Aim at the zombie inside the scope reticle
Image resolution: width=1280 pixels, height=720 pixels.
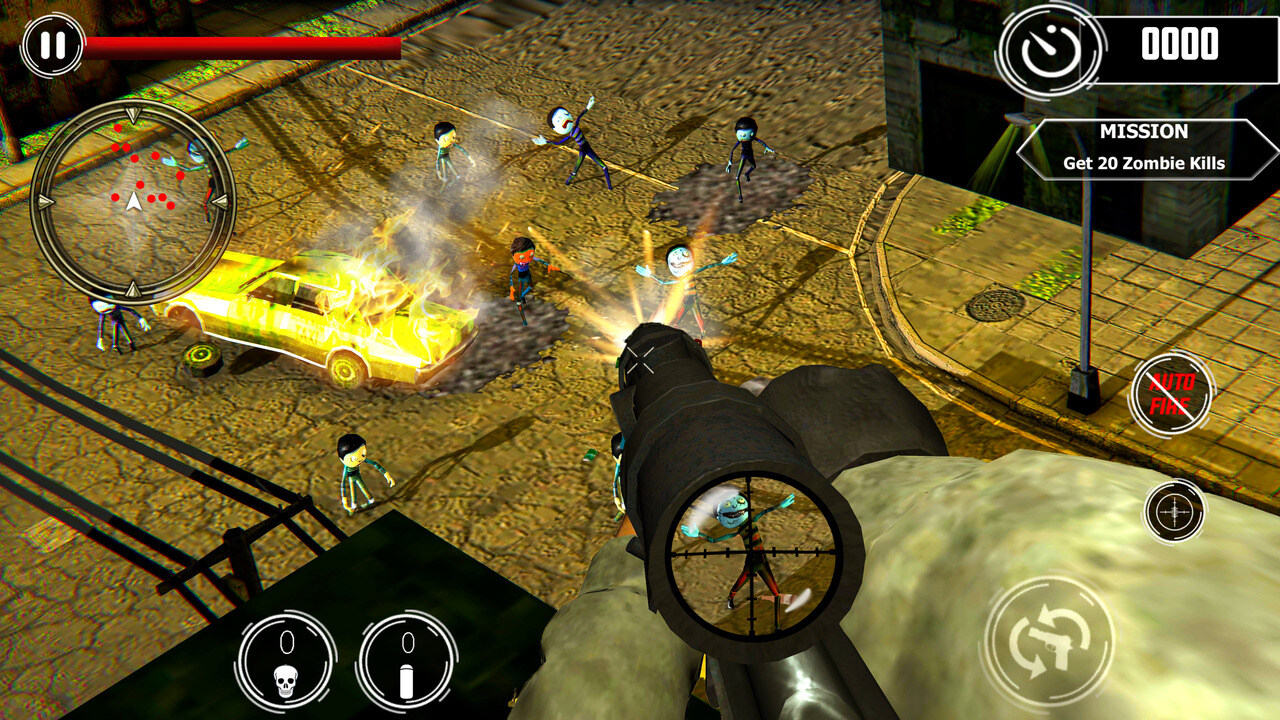tap(748, 555)
